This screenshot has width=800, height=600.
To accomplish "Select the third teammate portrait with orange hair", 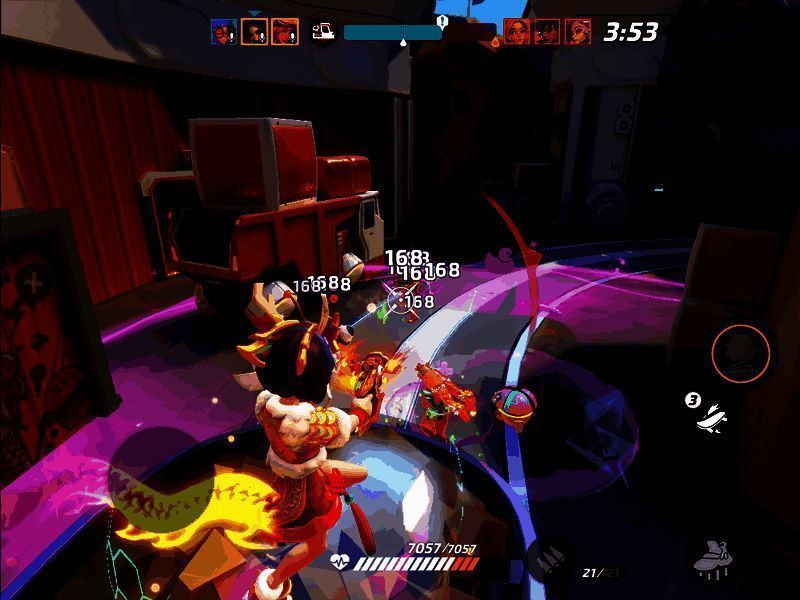I will click(284, 32).
